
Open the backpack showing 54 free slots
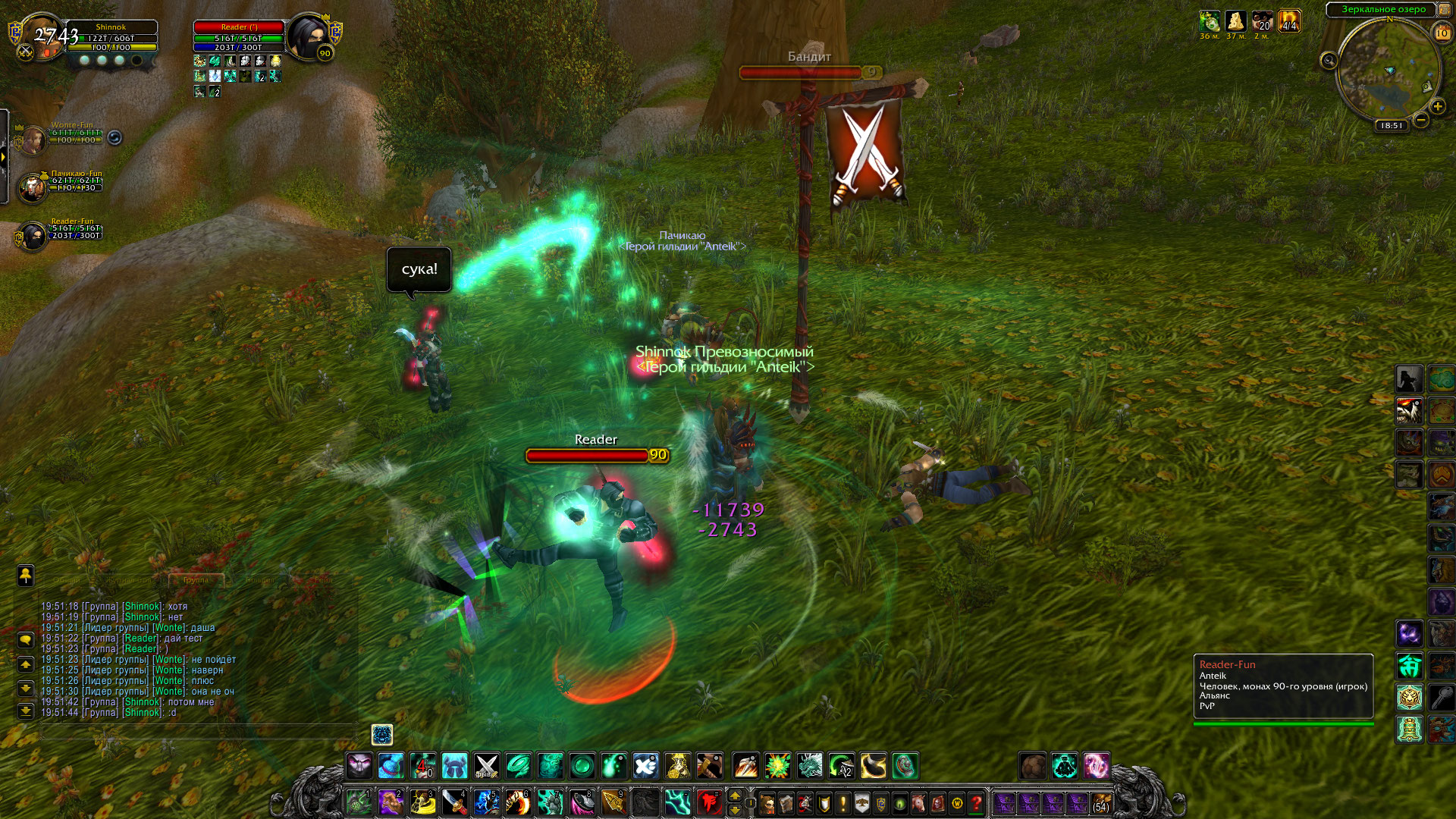[1101, 802]
